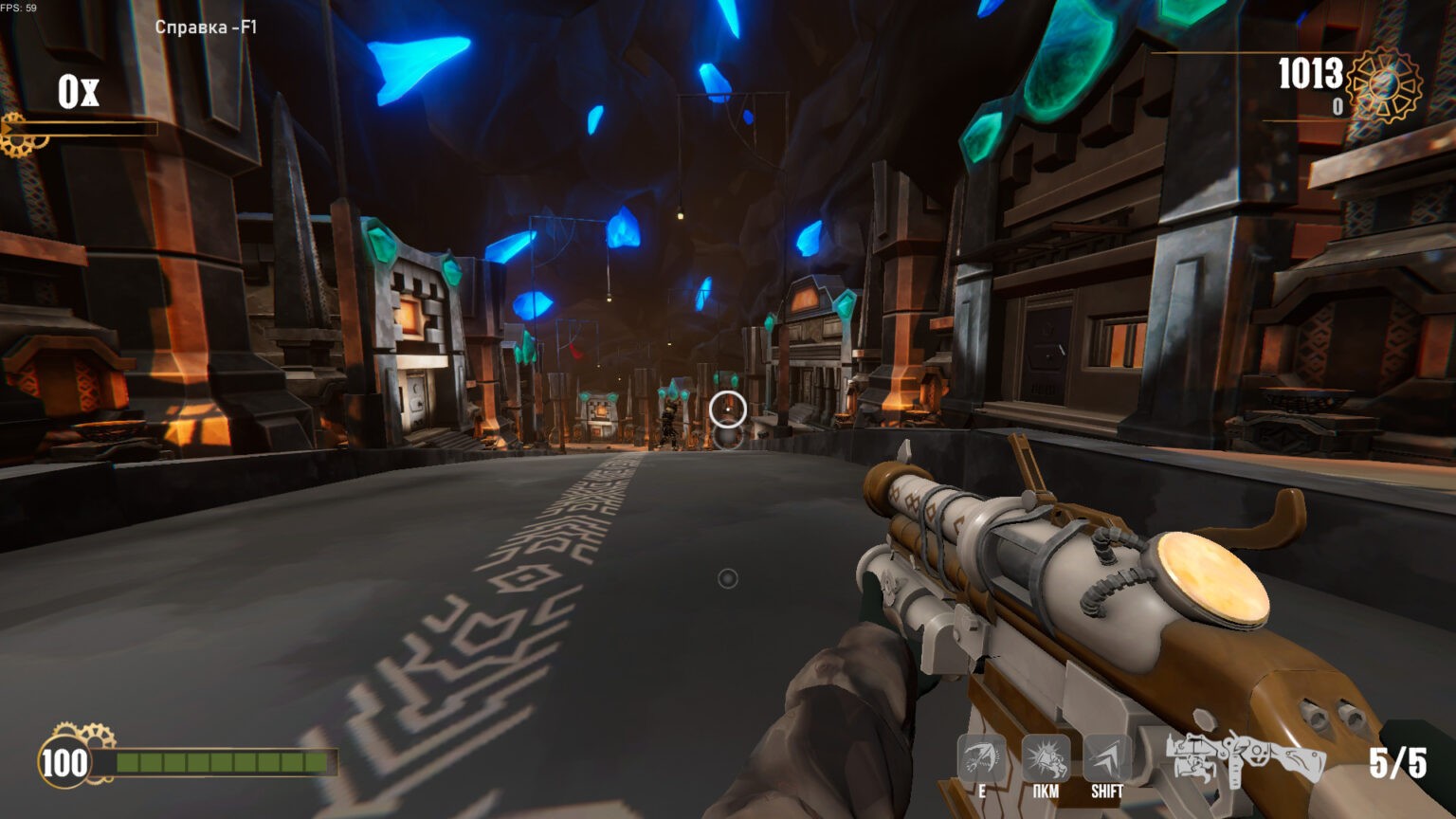
Task: Select the equipped rifle weapon icon
Action: click(x=1245, y=760)
